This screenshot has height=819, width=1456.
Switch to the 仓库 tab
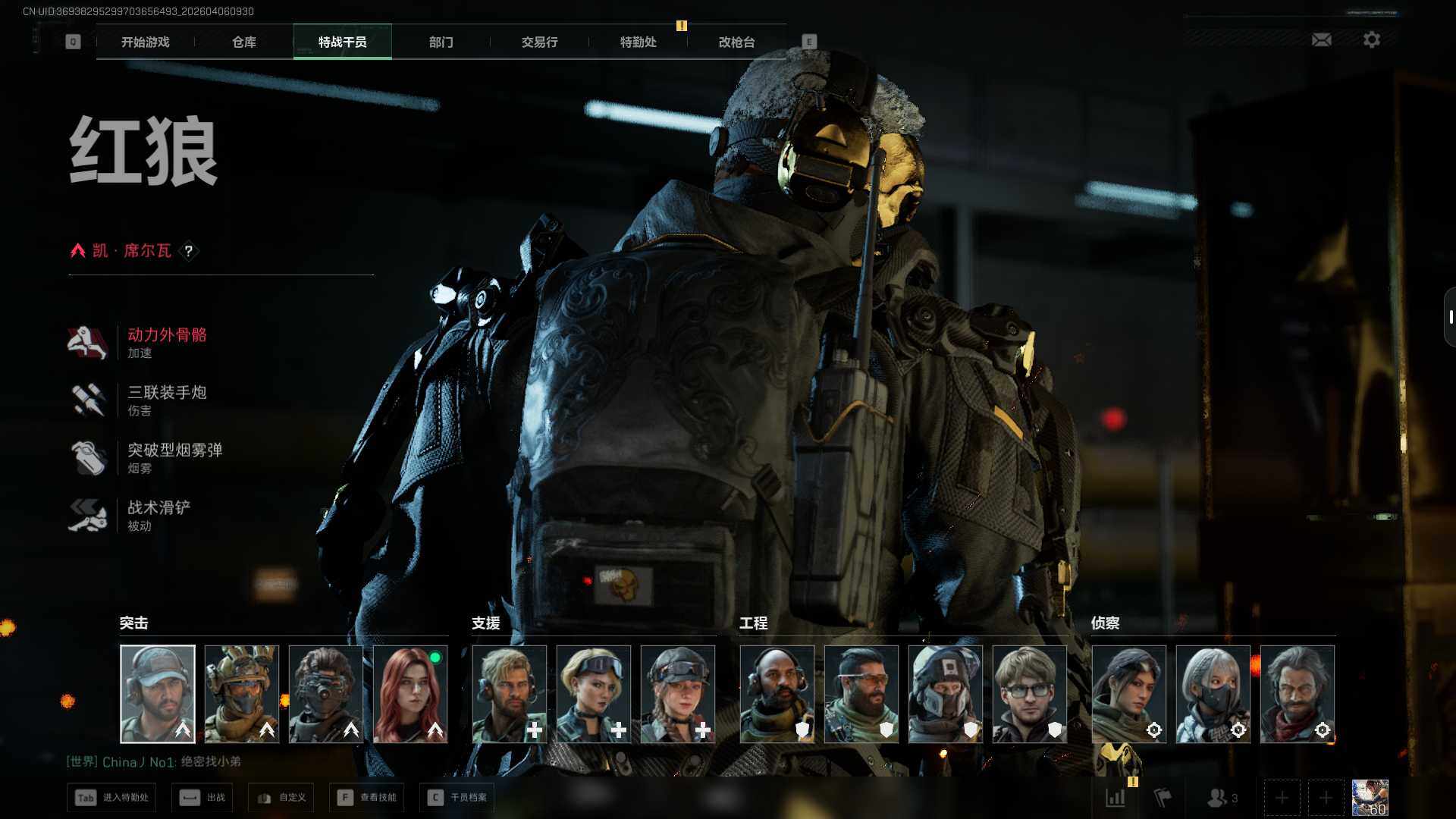[x=243, y=42]
